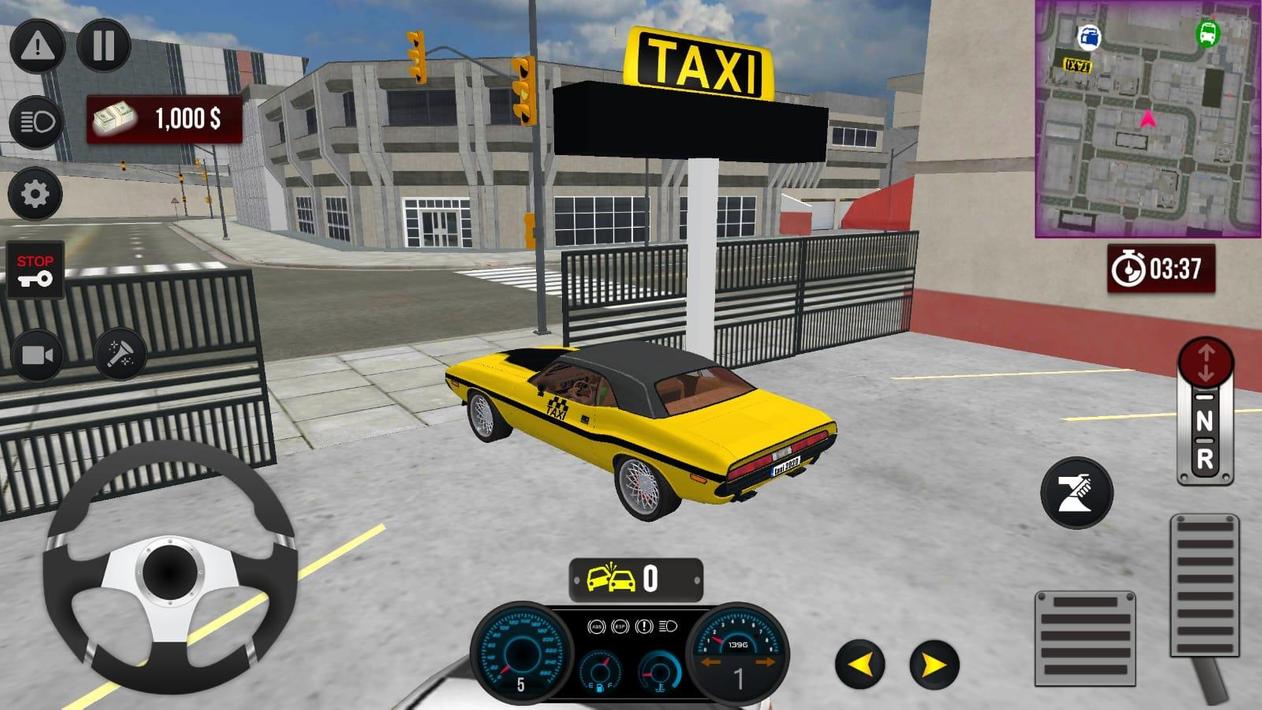Switch the camera view

coord(37,354)
